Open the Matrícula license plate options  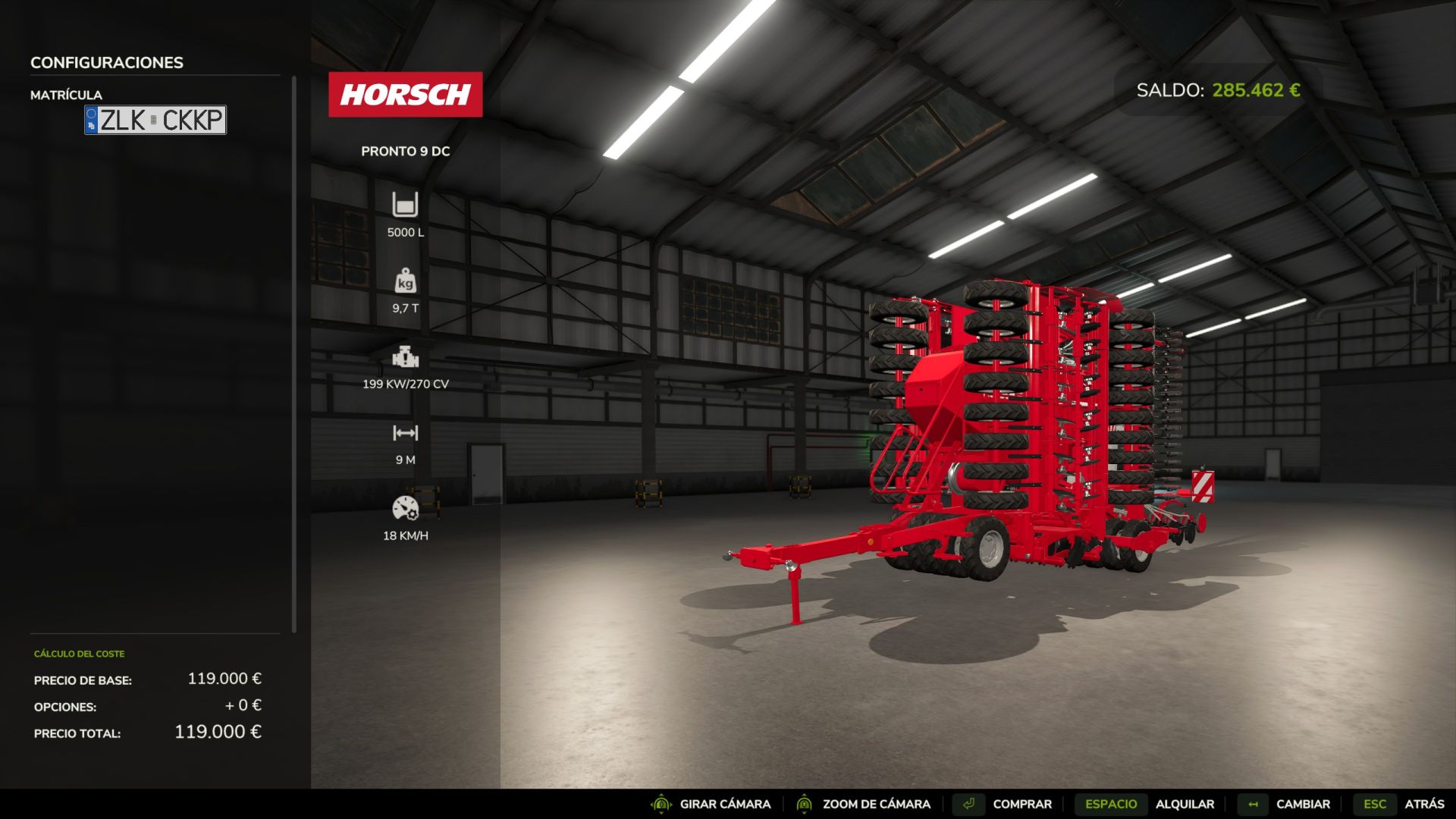[67, 95]
